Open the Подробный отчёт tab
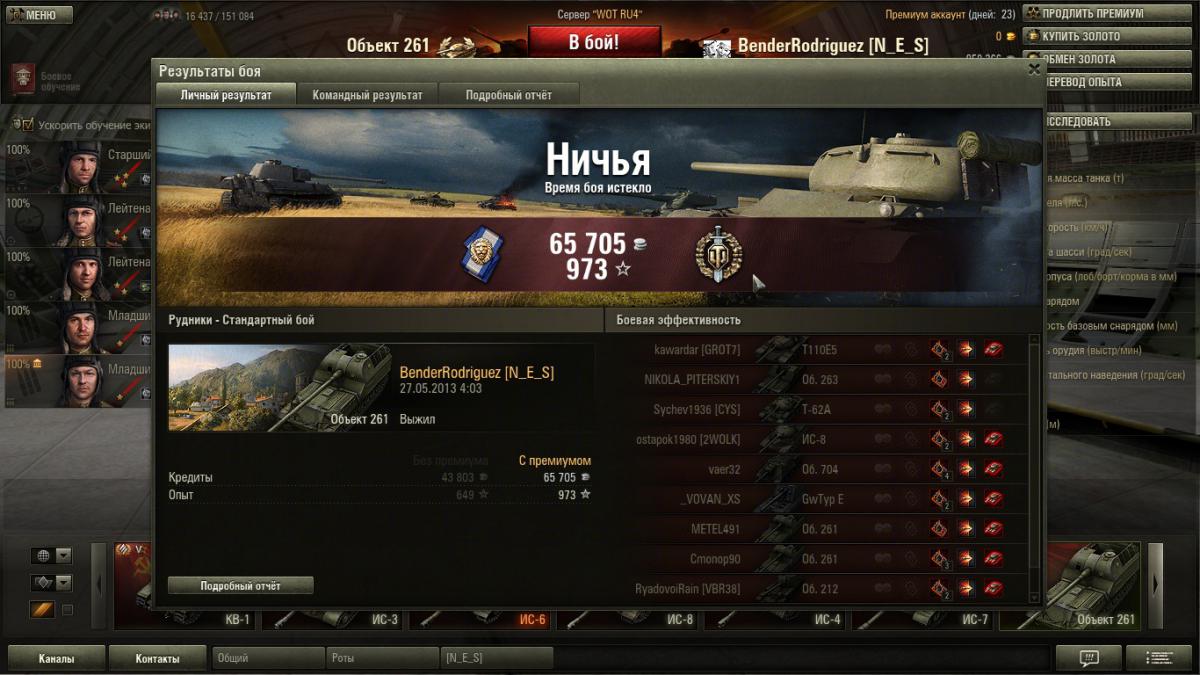1200x675 pixels. tap(508, 95)
